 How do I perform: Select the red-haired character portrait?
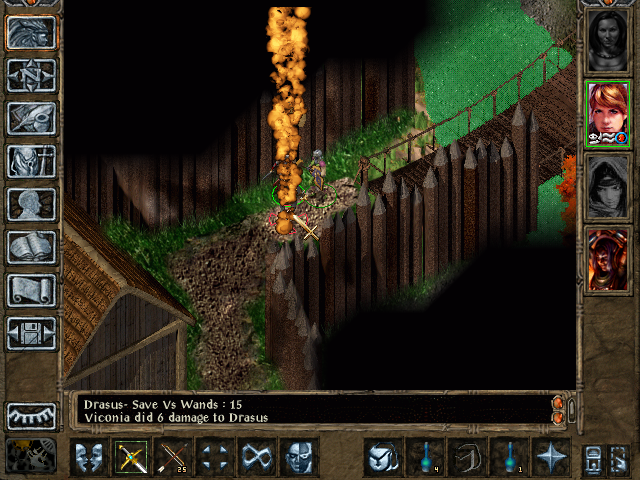[607, 113]
